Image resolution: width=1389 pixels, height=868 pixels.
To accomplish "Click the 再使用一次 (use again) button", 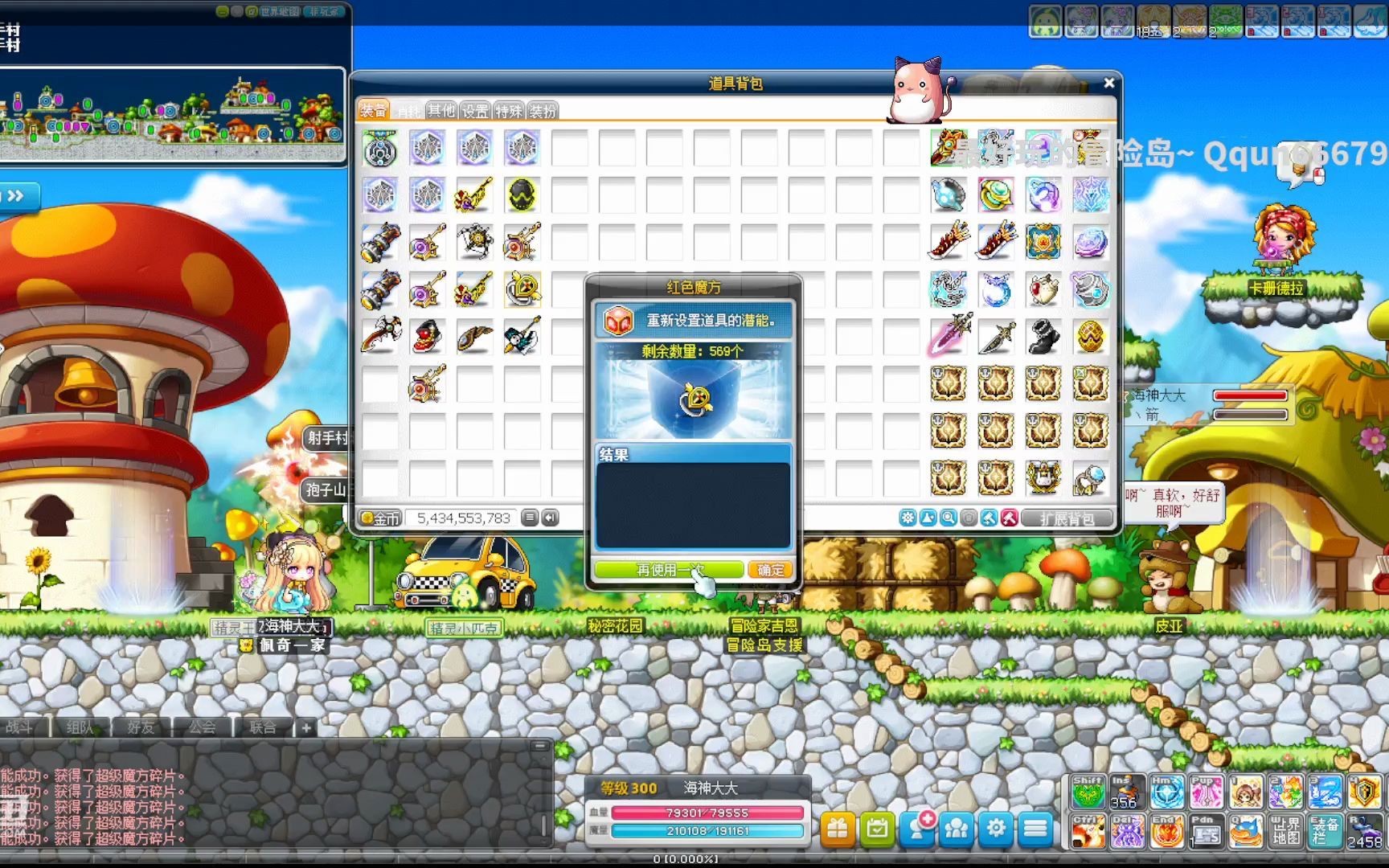I will point(668,570).
